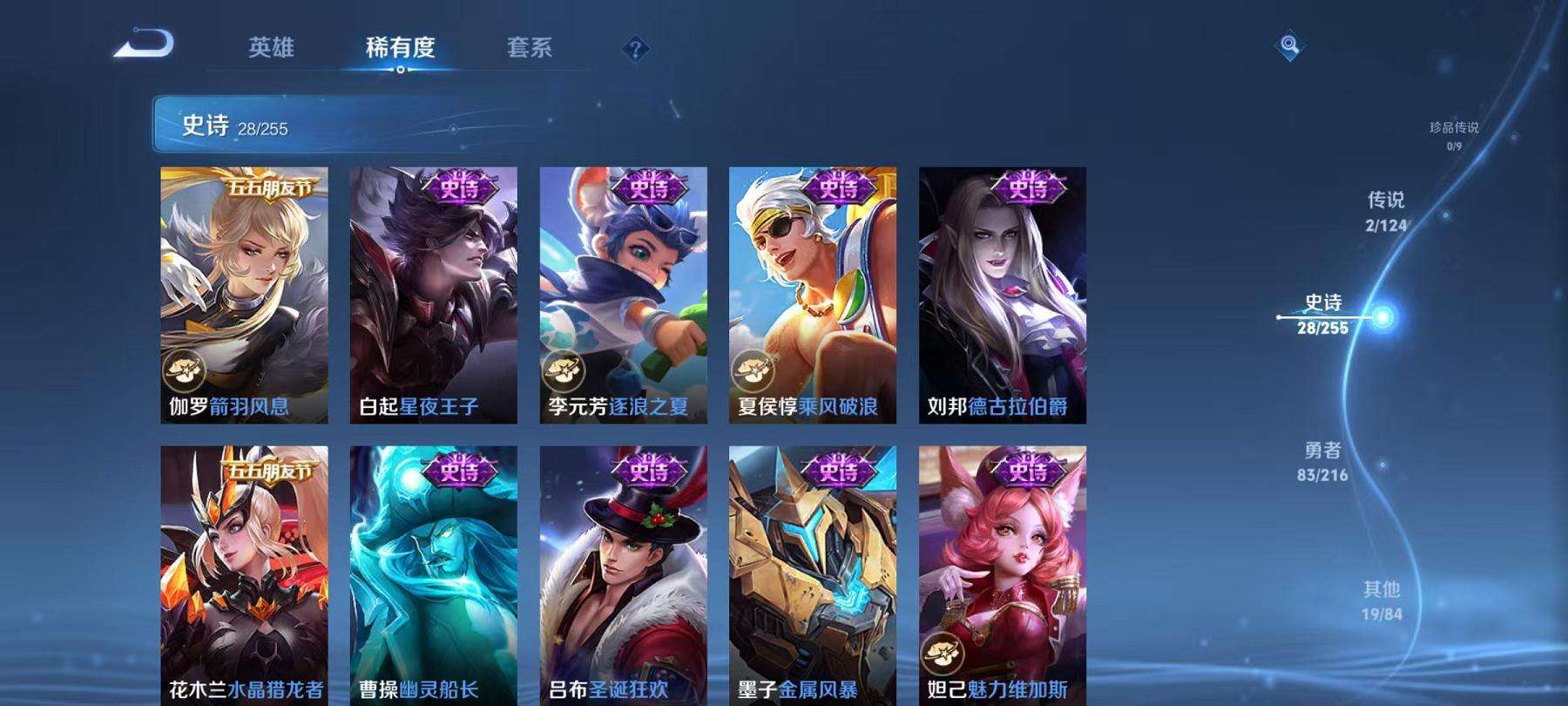1568x706 pixels.
Task: Click the fragment icon on 李元芳 逐浪之夏 card
Action: coord(562,370)
